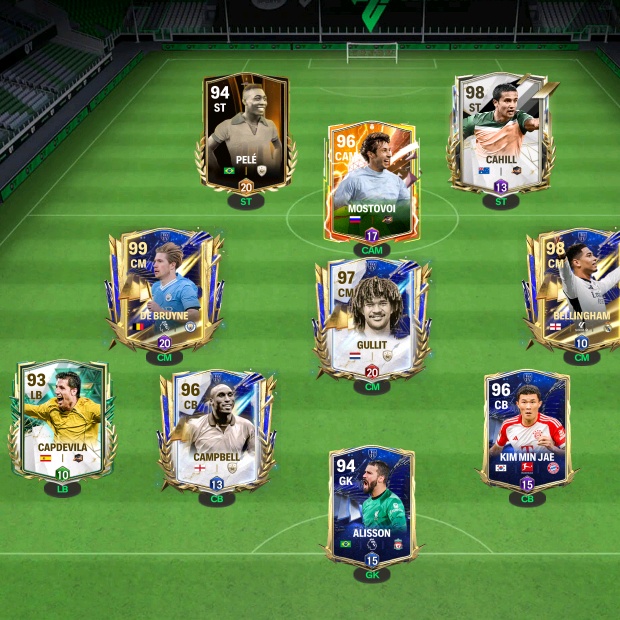This screenshot has width=620, height=620.
Task: Tap the Campbell centre back card
Action: click(216, 430)
